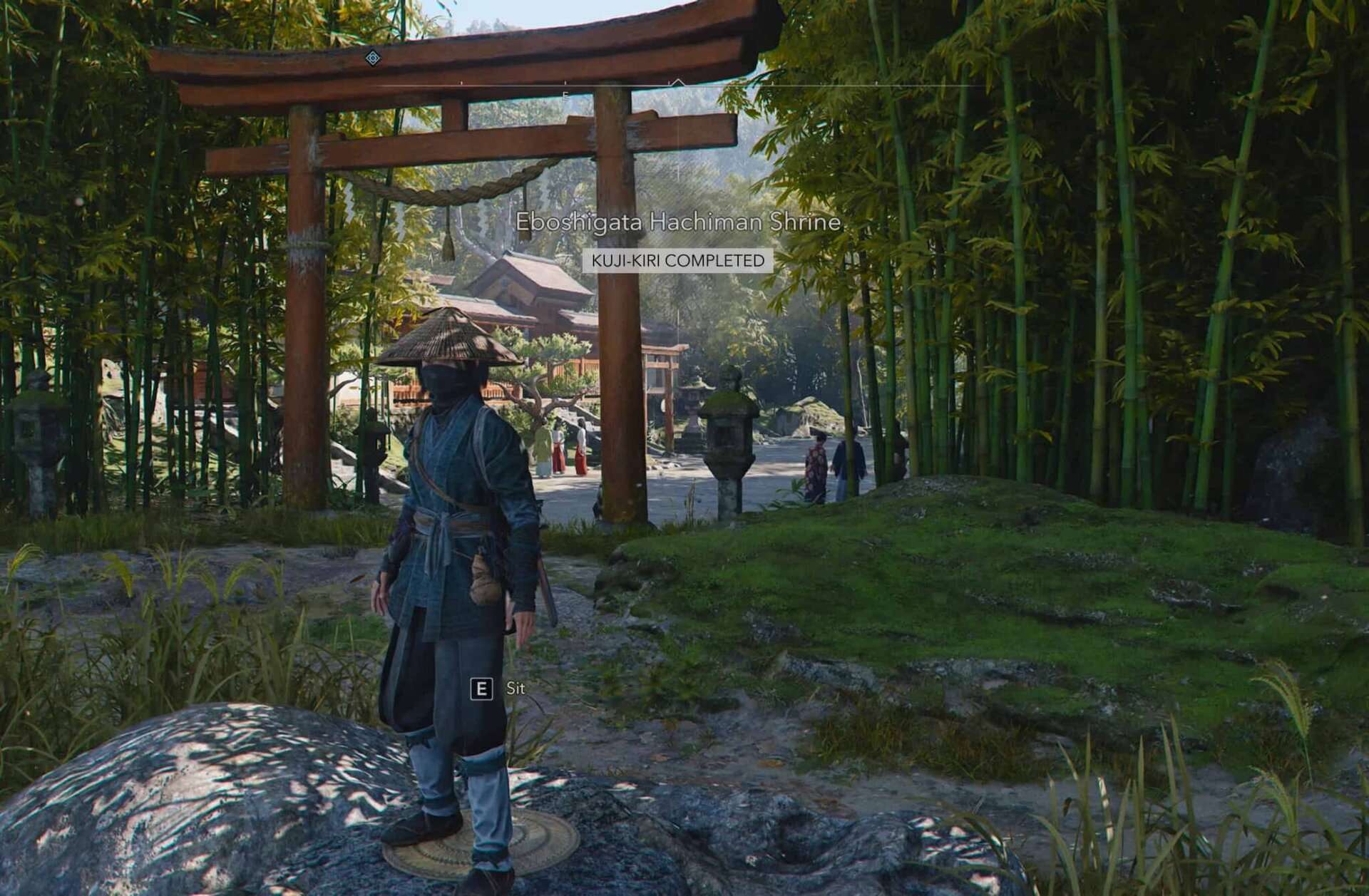Click the E cardinal direction on the compass
Screen dimensions: 1369x896
[566, 93]
